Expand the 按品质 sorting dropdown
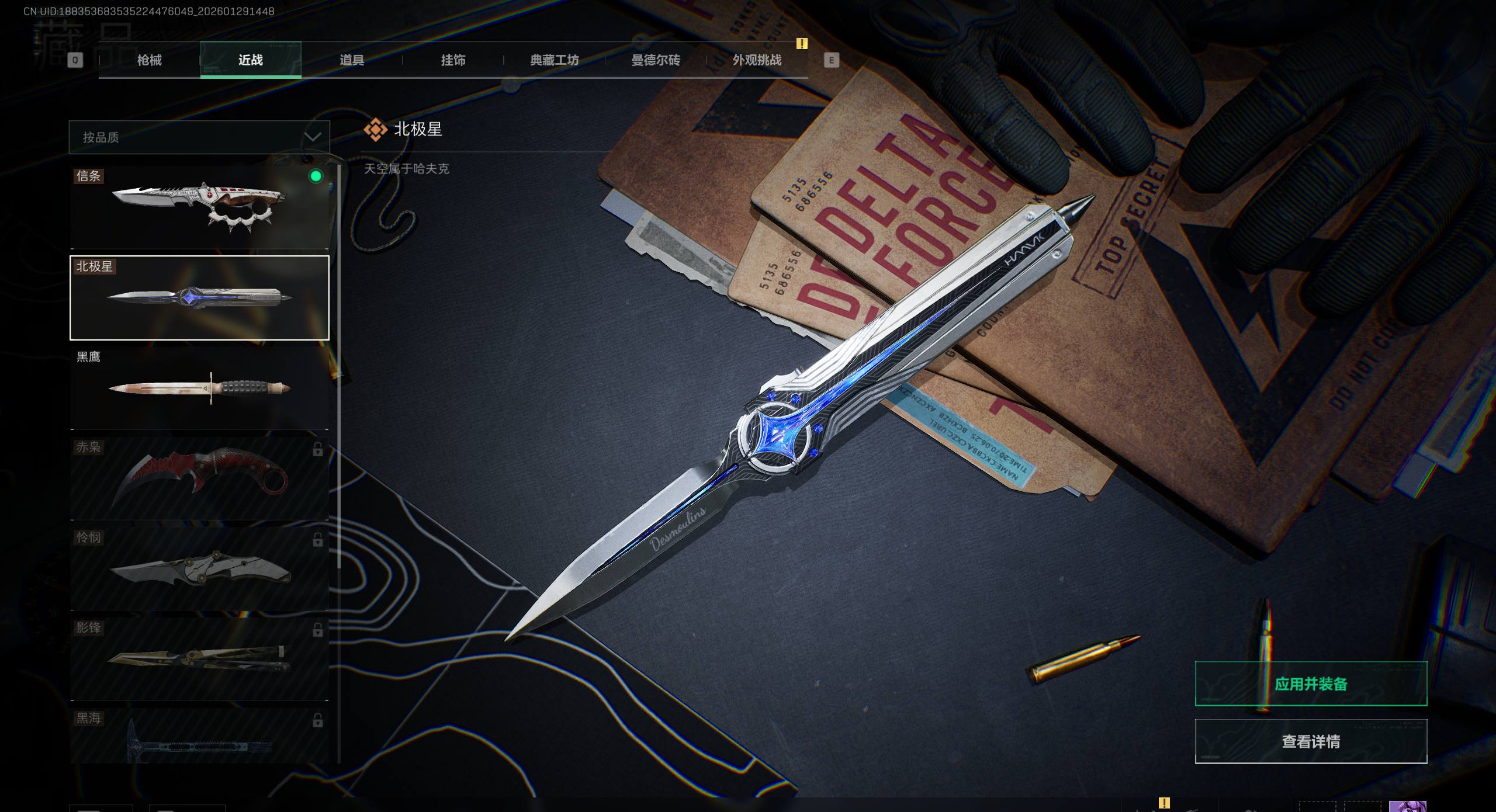1496x812 pixels. [199, 137]
